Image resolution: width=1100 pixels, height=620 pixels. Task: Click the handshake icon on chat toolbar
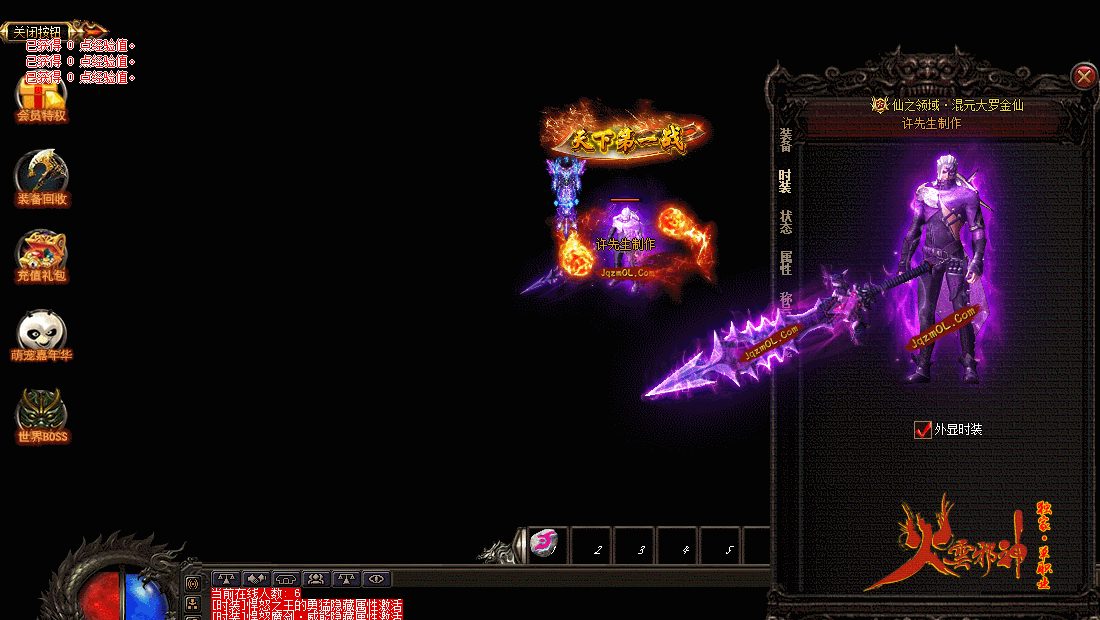256,578
